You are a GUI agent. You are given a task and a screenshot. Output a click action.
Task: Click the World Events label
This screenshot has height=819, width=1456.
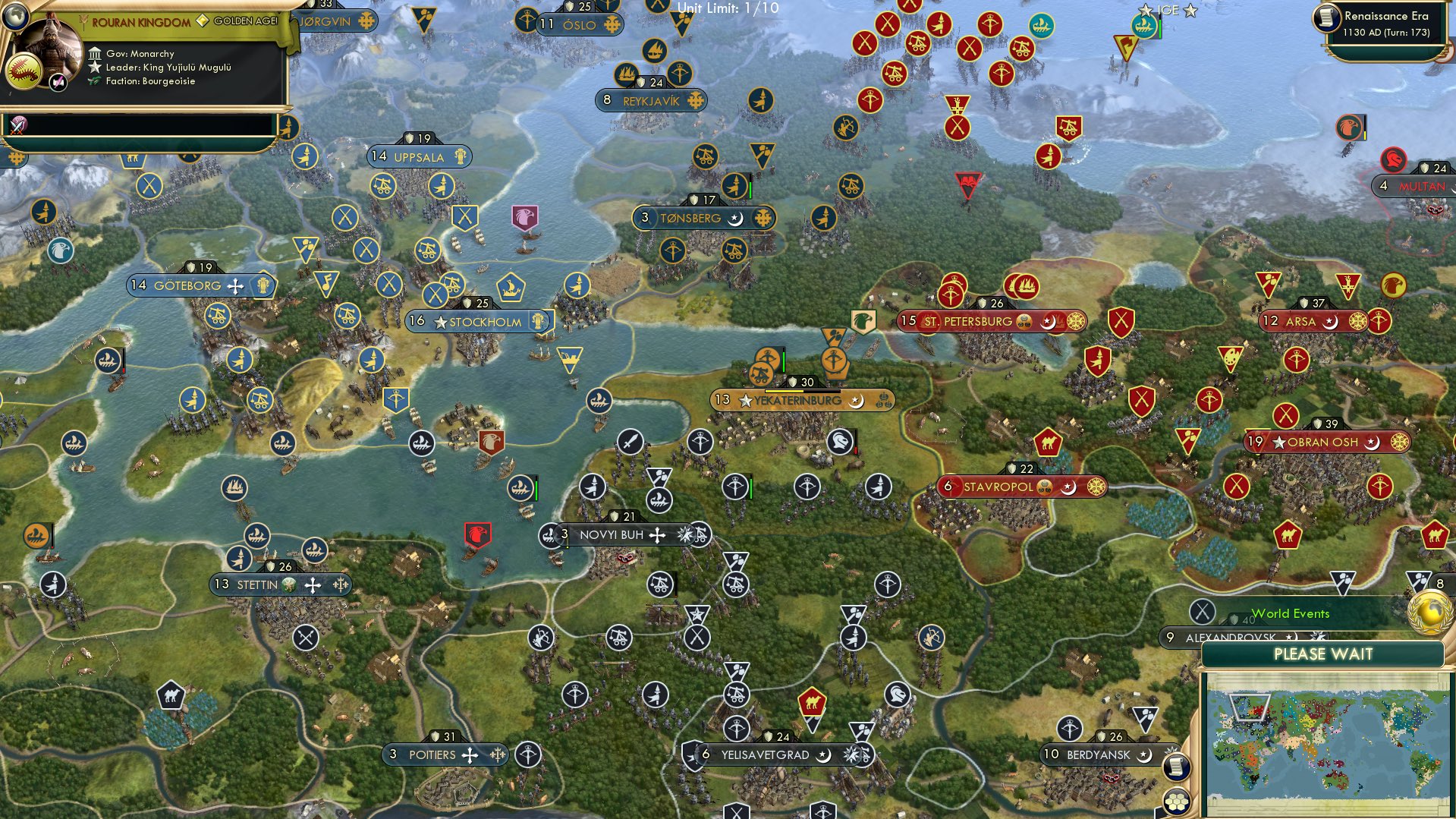click(1291, 614)
